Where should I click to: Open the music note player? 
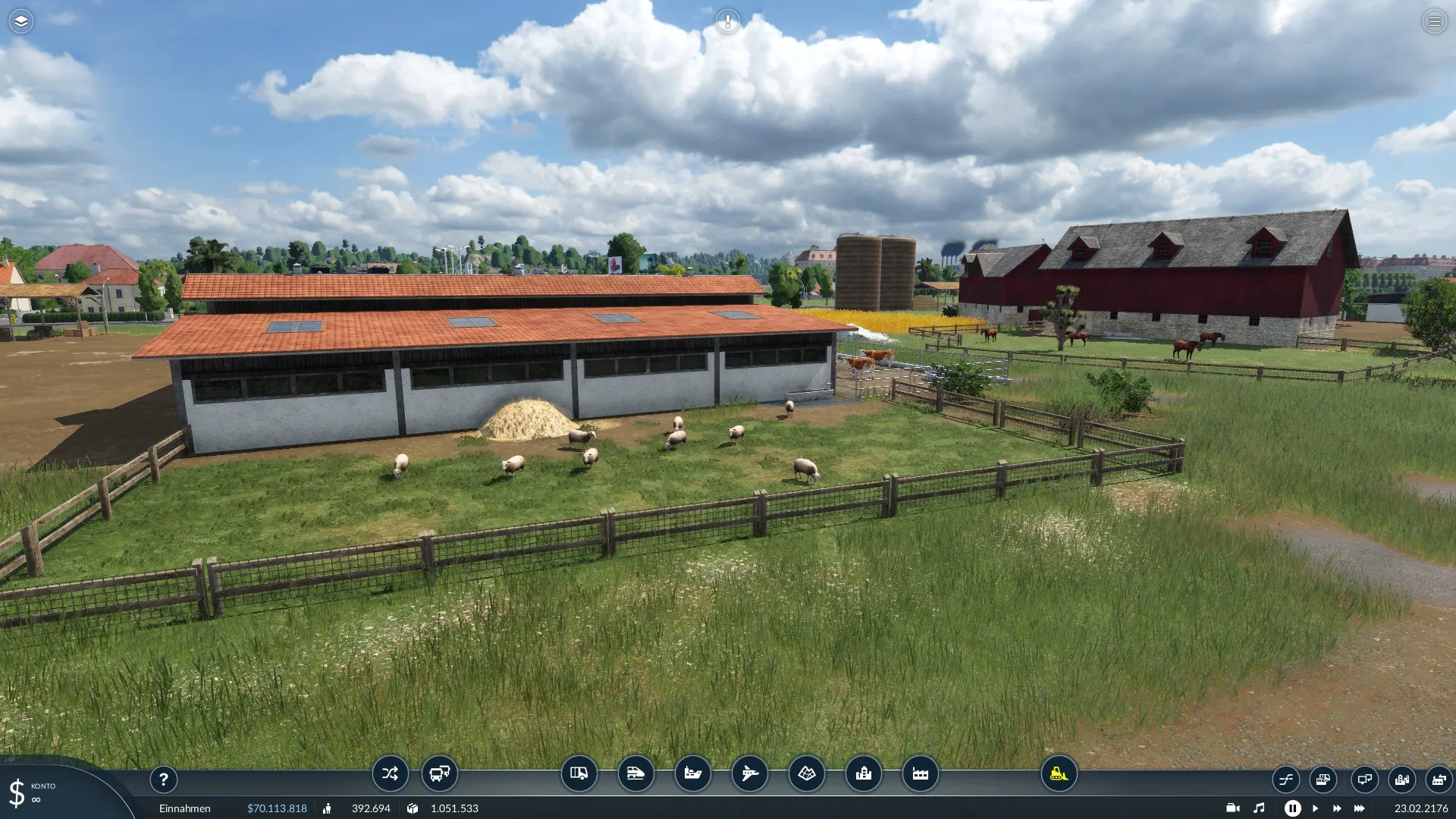(1259, 808)
